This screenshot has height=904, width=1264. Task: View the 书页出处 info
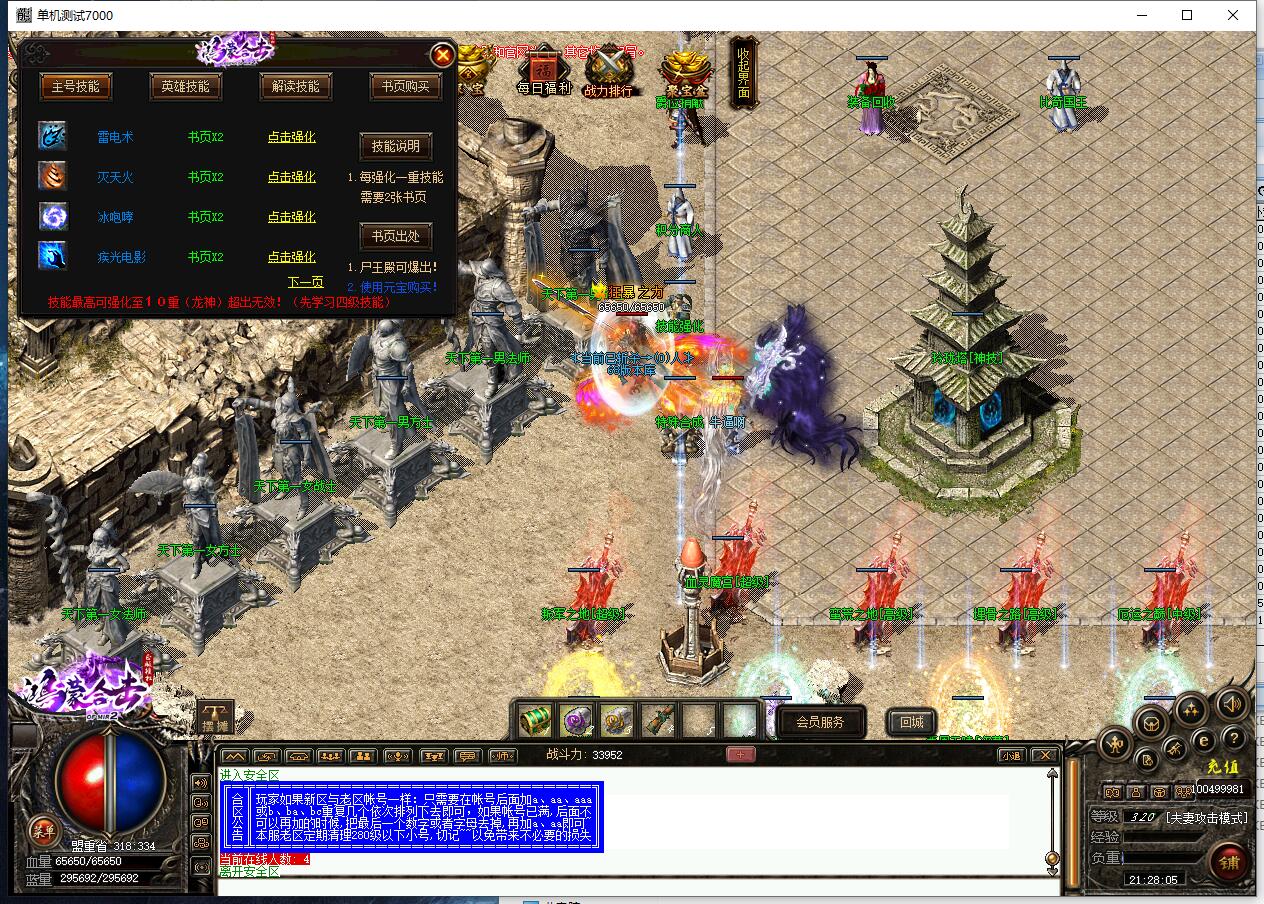pos(395,236)
